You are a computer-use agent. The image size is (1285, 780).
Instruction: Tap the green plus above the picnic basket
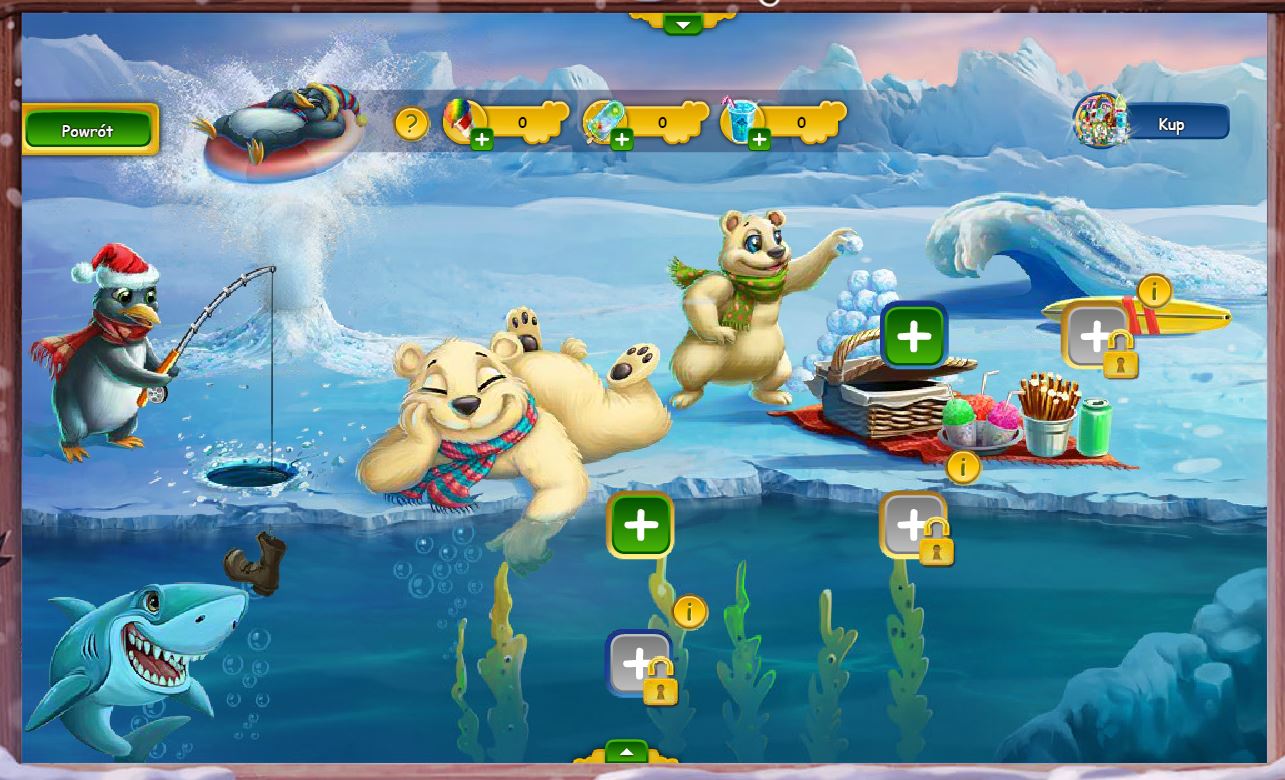[x=914, y=336]
